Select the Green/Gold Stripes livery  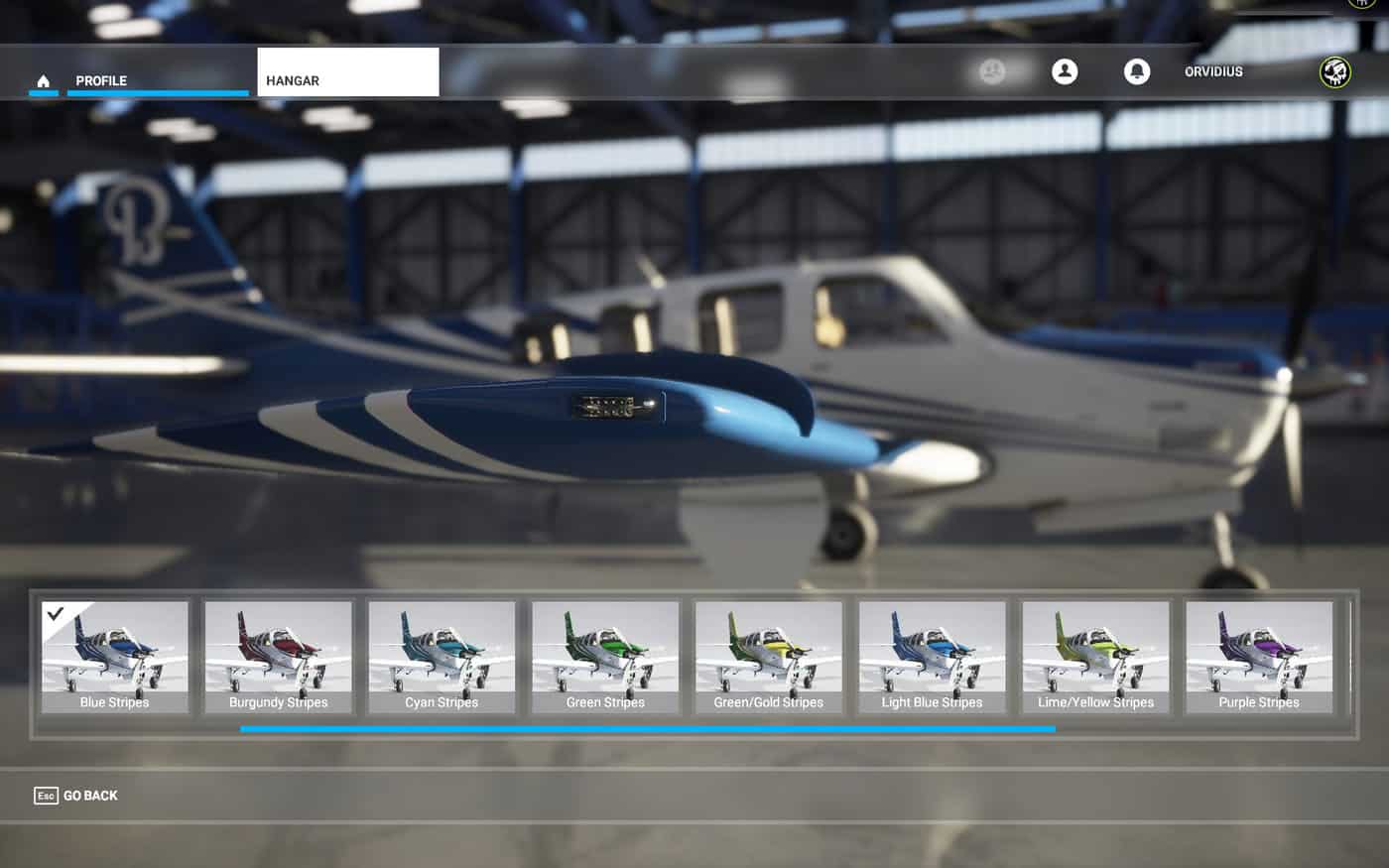coord(769,657)
